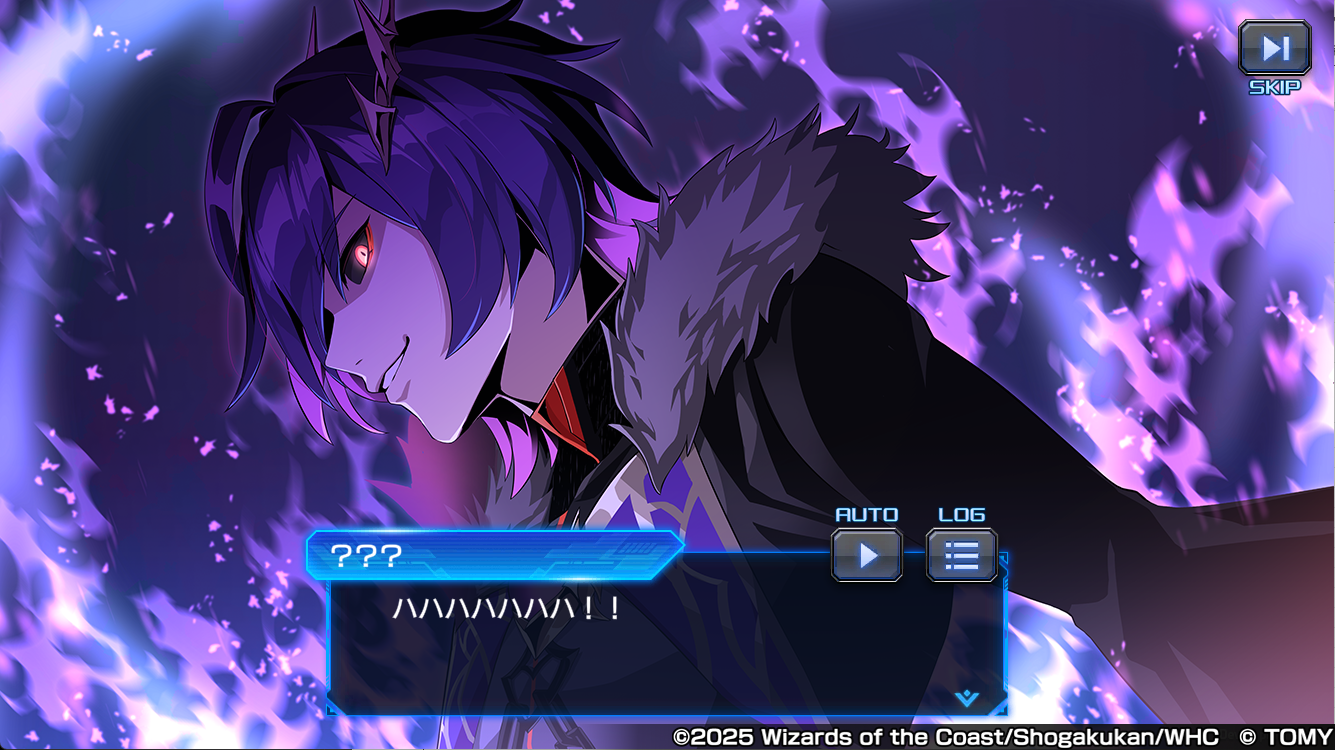Viewport: 1335px width, 750px height.
Task: Enable AUTO dialogue playback
Action: click(x=867, y=555)
